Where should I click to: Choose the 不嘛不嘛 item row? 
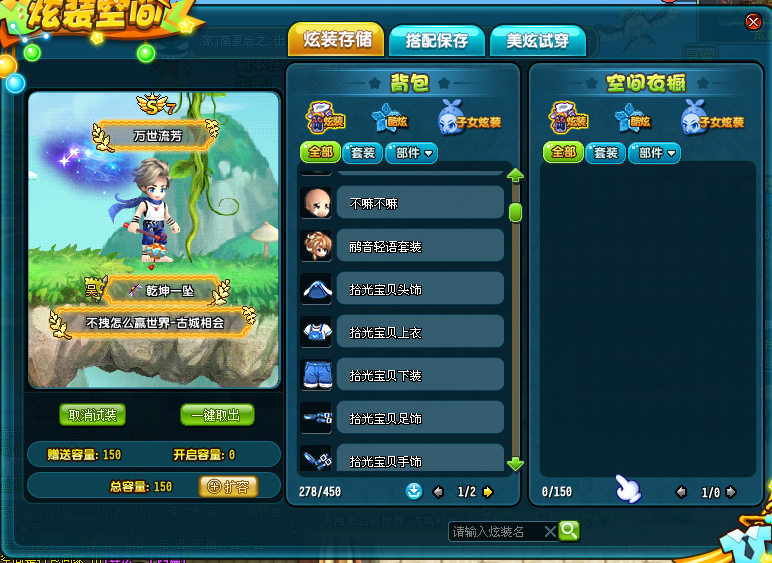pos(419,202)
